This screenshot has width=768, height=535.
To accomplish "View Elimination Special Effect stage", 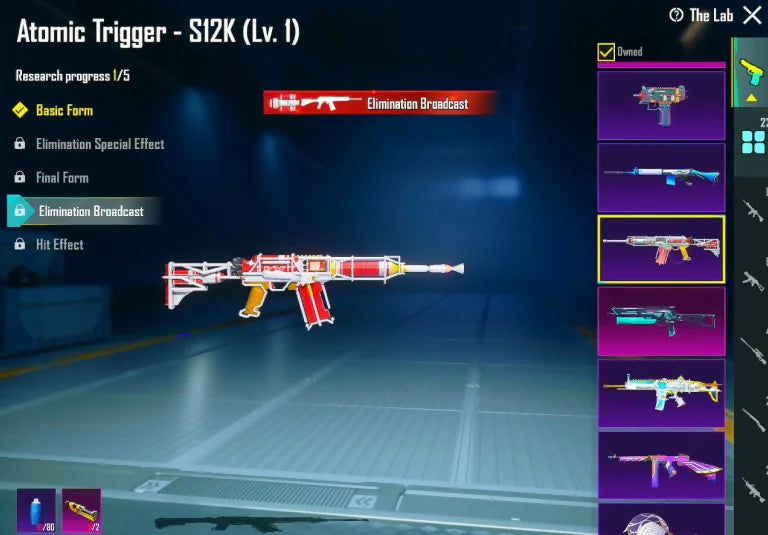I will [x=100, y=144].
